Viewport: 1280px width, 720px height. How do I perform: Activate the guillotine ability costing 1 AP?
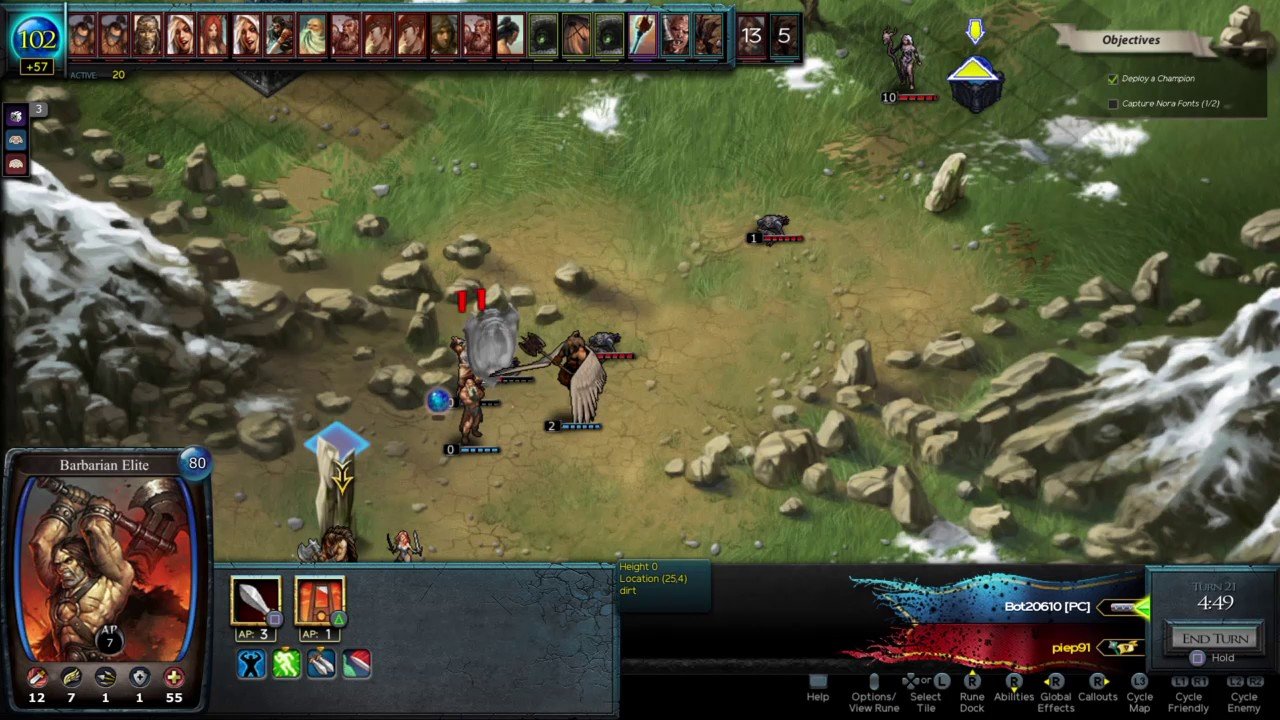tap(320, 600)
